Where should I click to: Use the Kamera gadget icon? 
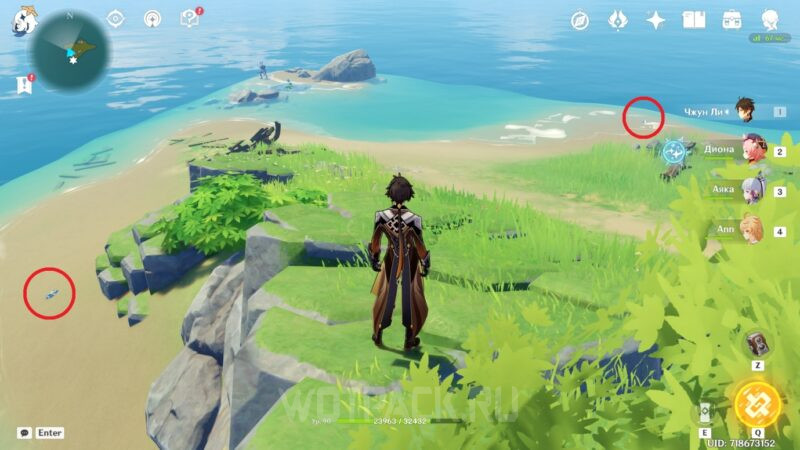pyautogui.click(x=757, y=344)
